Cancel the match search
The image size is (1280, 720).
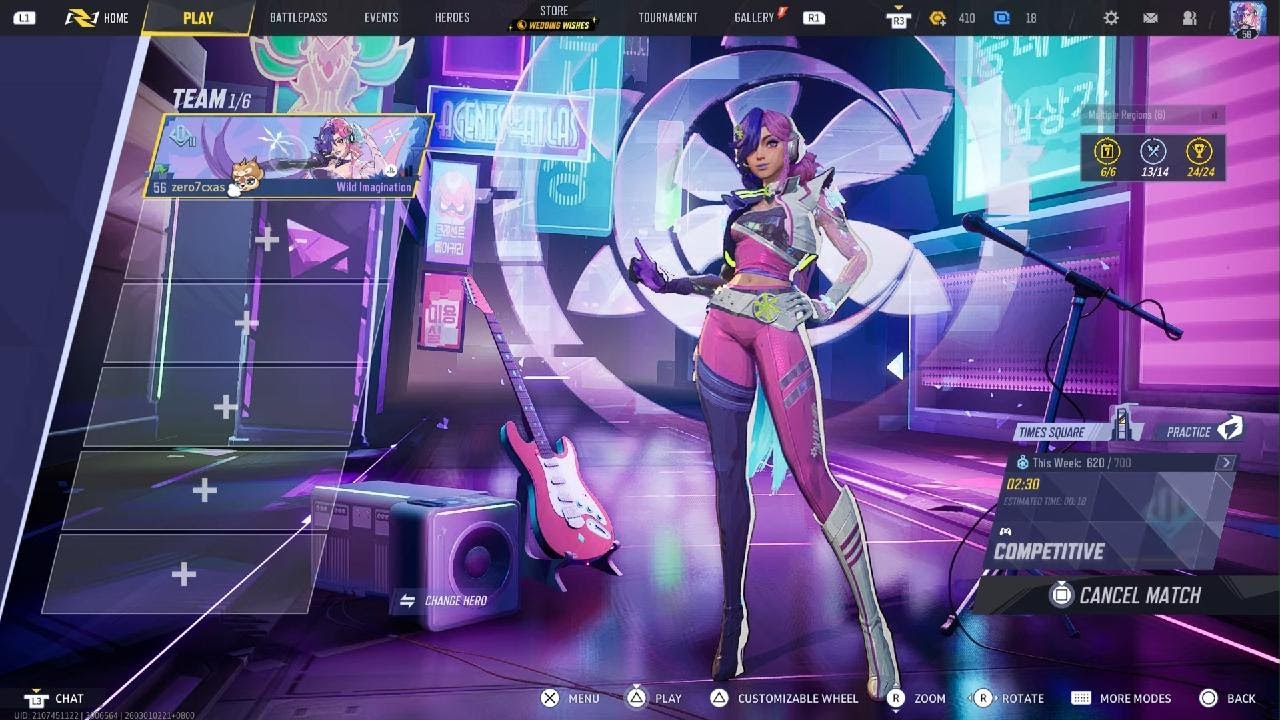pyautogui.click(x=1126, y=595)
